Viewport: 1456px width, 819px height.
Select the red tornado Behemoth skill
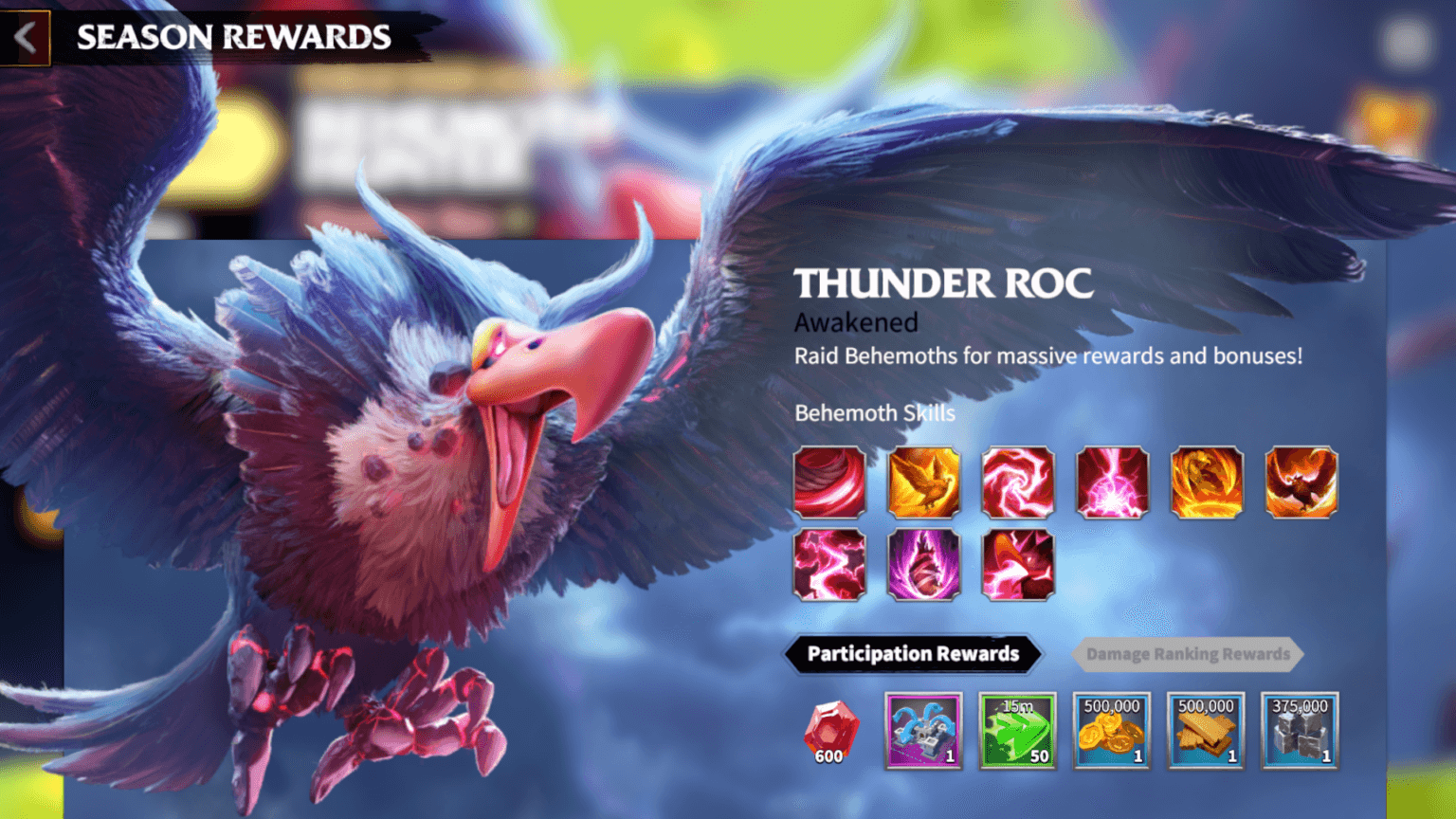tap(828, 482)
